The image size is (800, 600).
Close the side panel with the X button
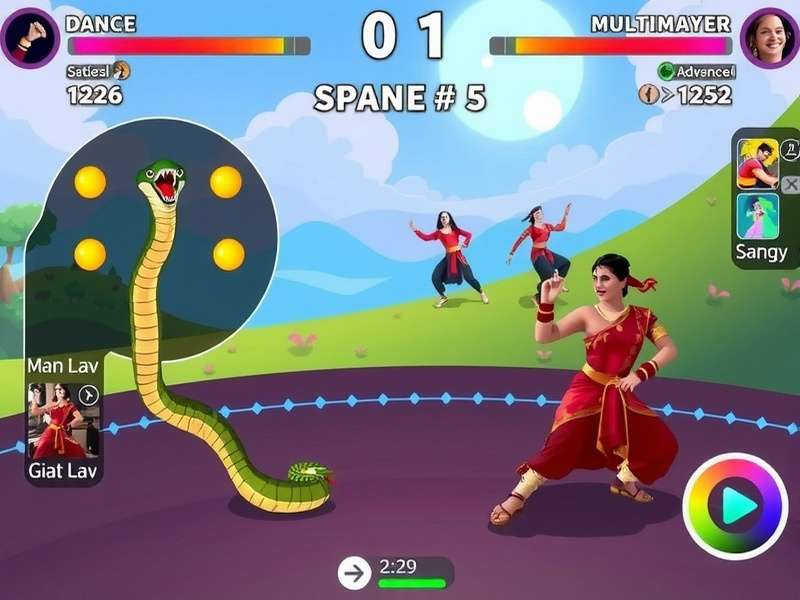[790, 185]
